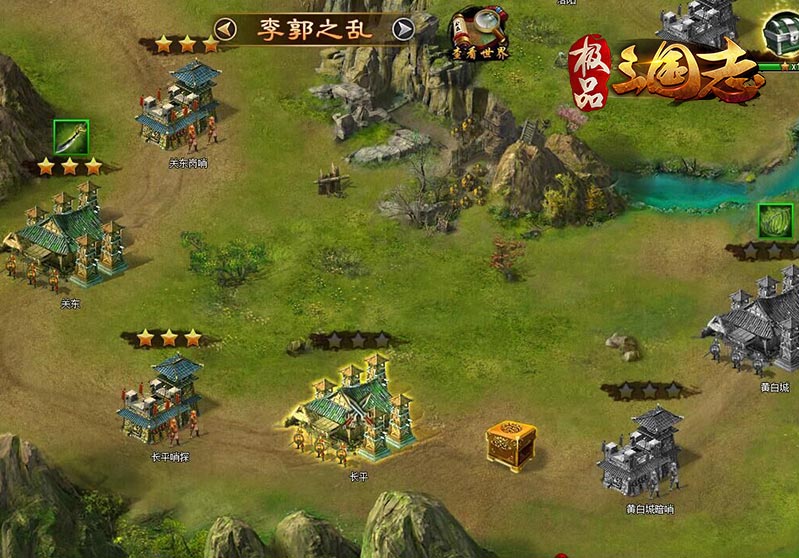The height and width of the screenshot is (558, 799).
Task: Open the 查看世界 world view
Action: (477, 33)
